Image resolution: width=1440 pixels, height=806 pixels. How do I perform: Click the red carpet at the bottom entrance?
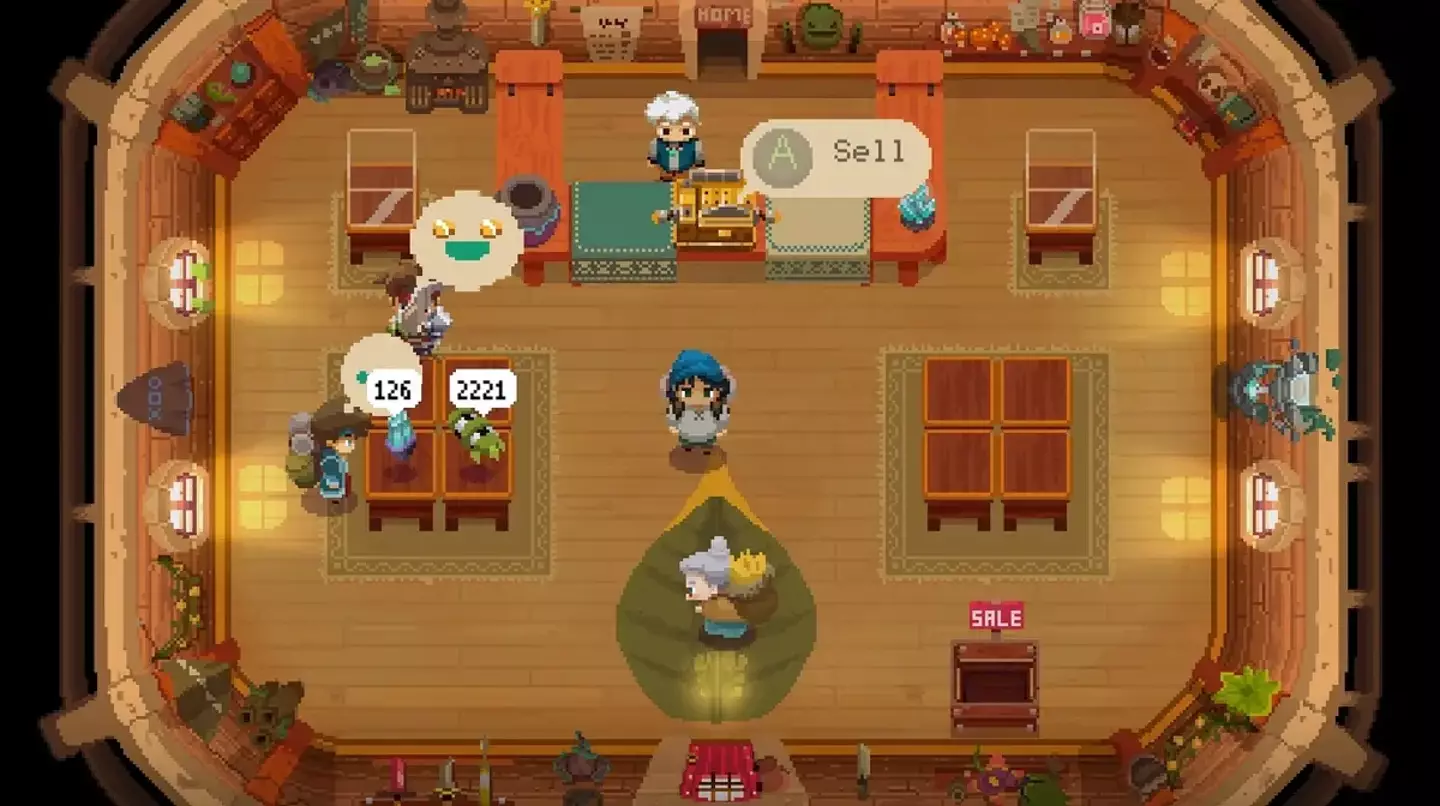click(x=718, y=768)
